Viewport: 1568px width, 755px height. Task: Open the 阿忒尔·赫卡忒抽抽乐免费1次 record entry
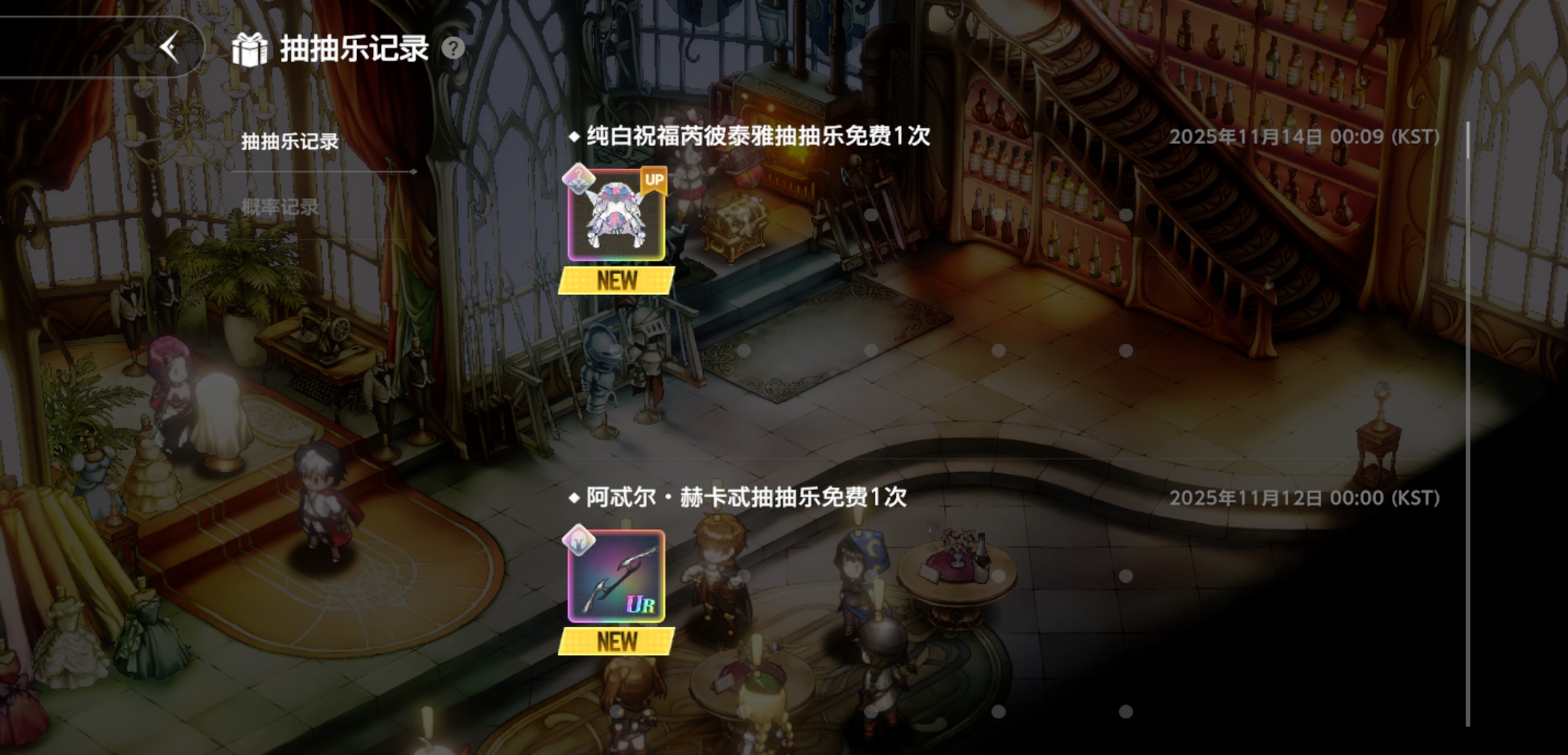pos(737,497)
